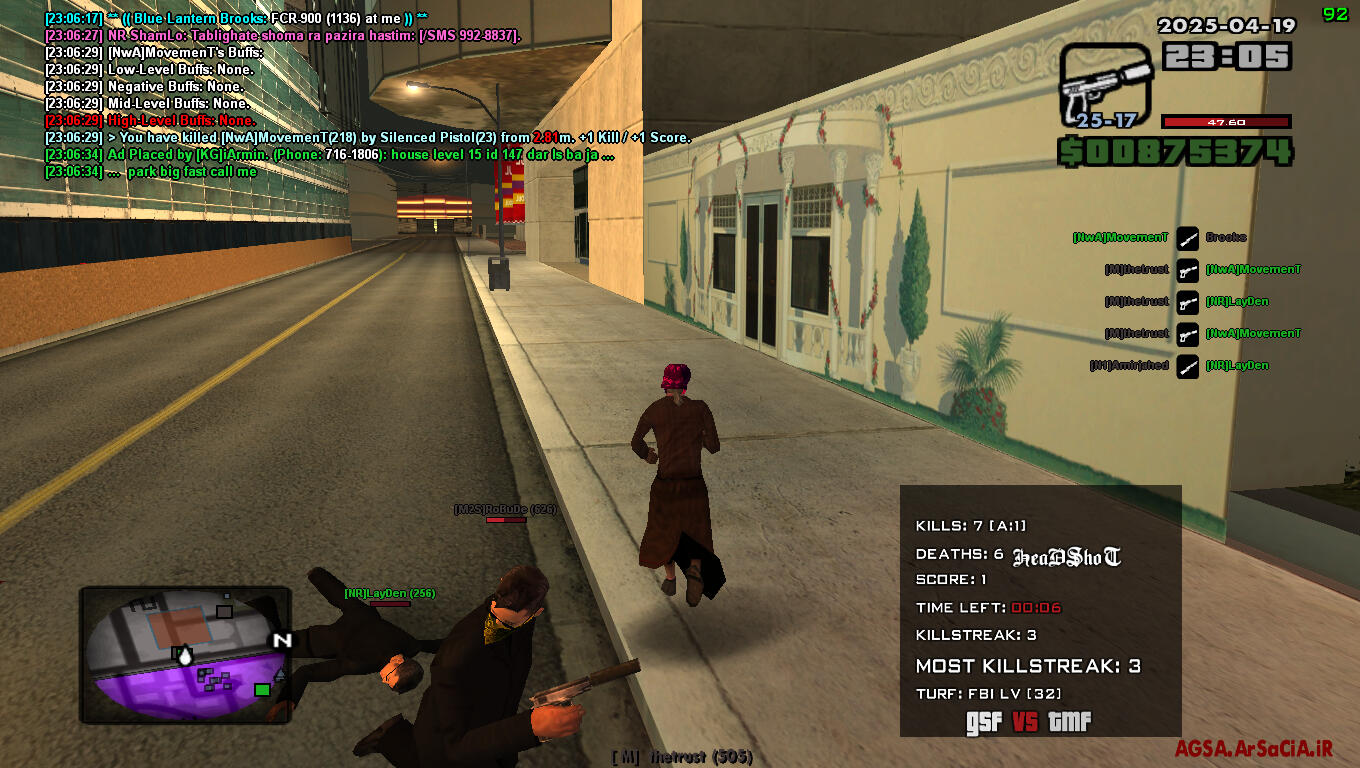This screenshot has width=1360, height=768.
Task: Click the [KG]iArmin ad message in chat
Action: click(x=330, y=155)
